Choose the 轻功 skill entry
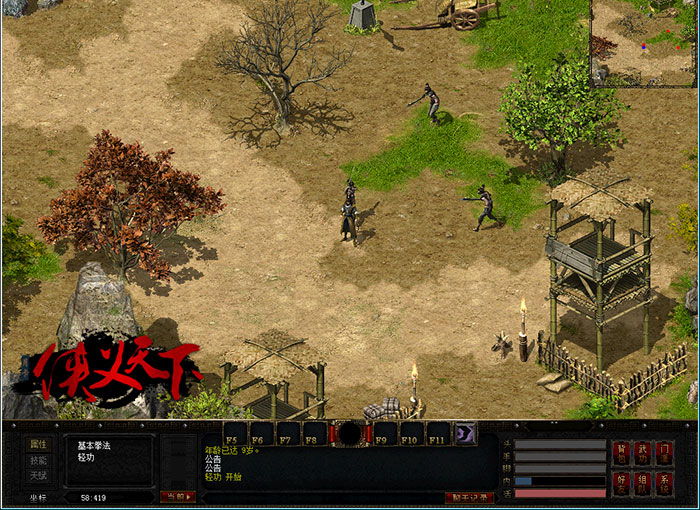 [86, 456]
